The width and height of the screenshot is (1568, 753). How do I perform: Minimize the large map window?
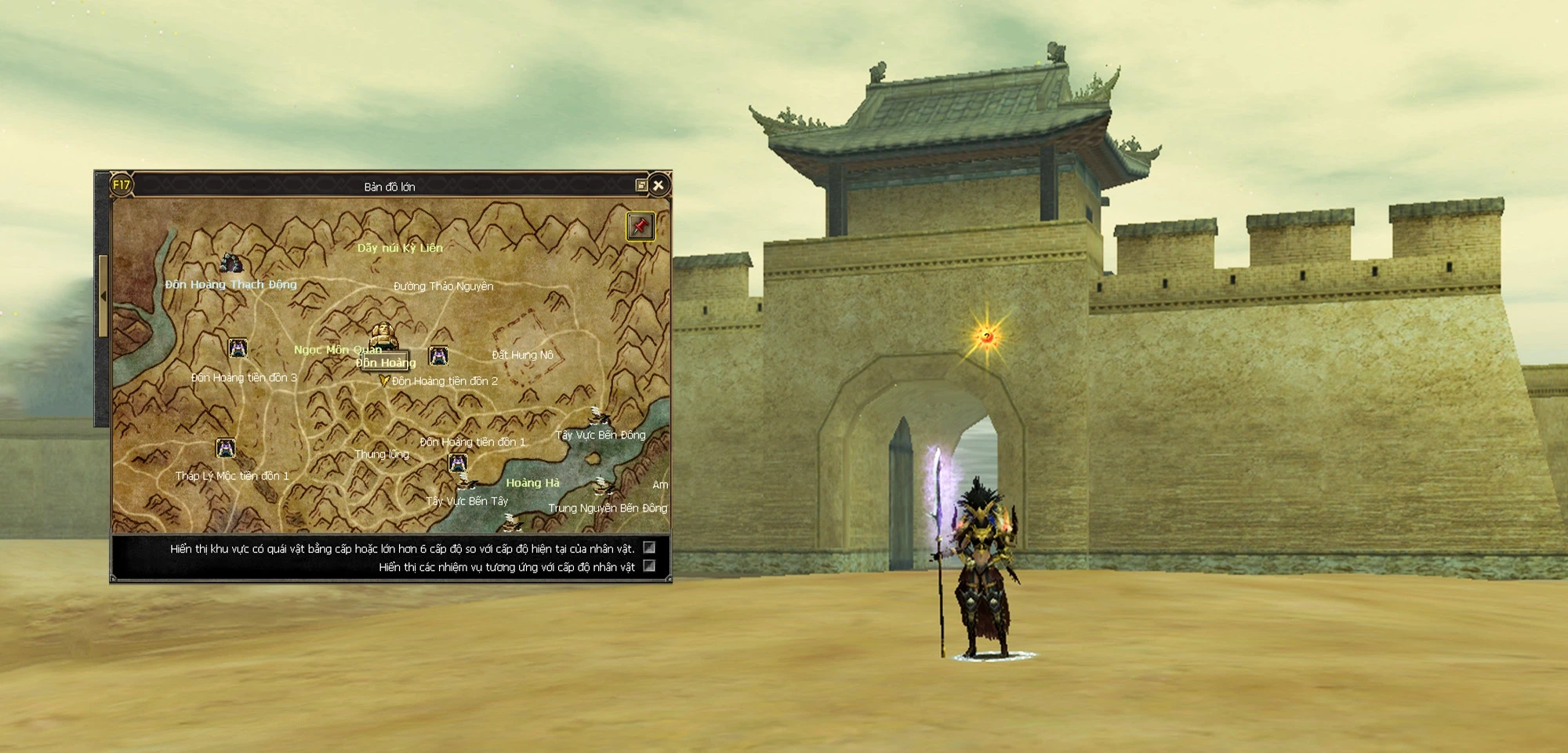(x=641, y=186)
